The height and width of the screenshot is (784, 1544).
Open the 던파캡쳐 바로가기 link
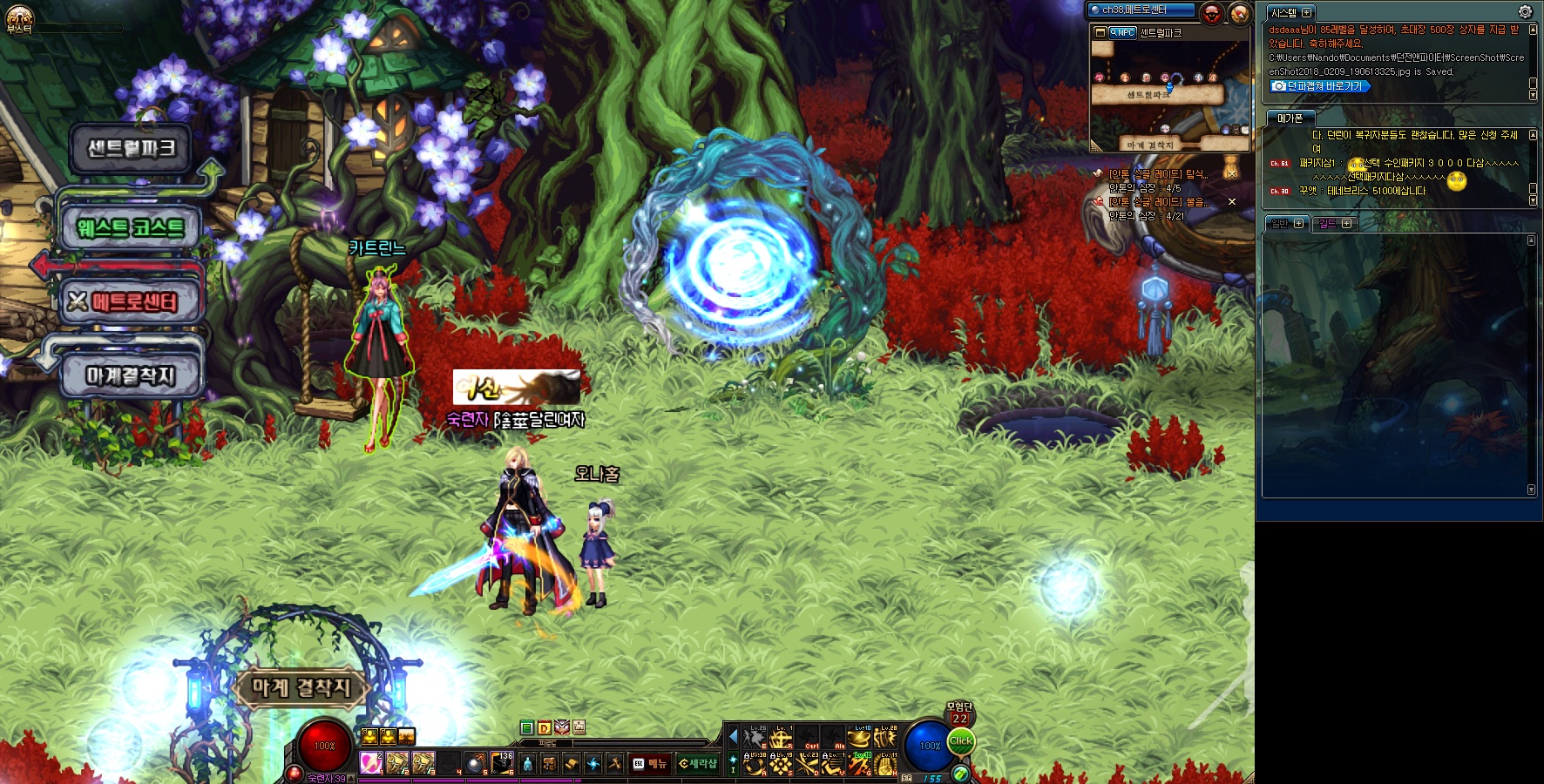[1320, 86]
